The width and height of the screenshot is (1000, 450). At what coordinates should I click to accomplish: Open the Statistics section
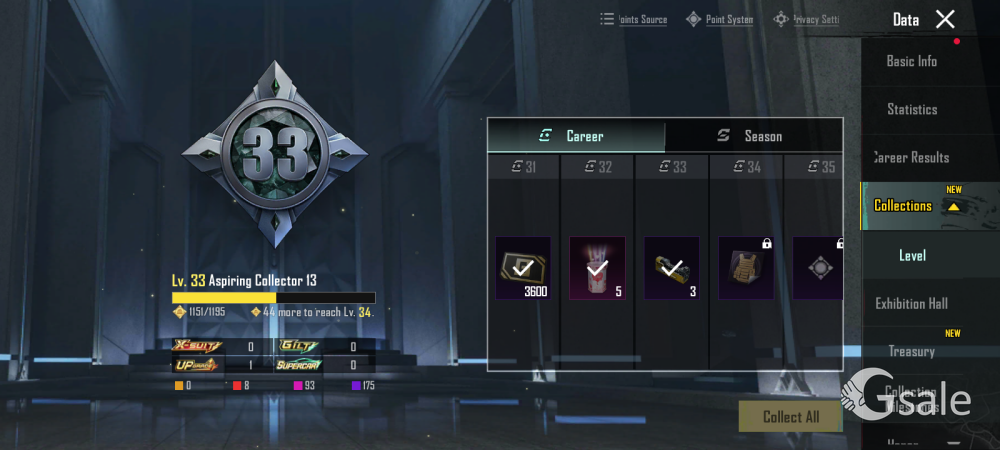click(x=911, y=109)
